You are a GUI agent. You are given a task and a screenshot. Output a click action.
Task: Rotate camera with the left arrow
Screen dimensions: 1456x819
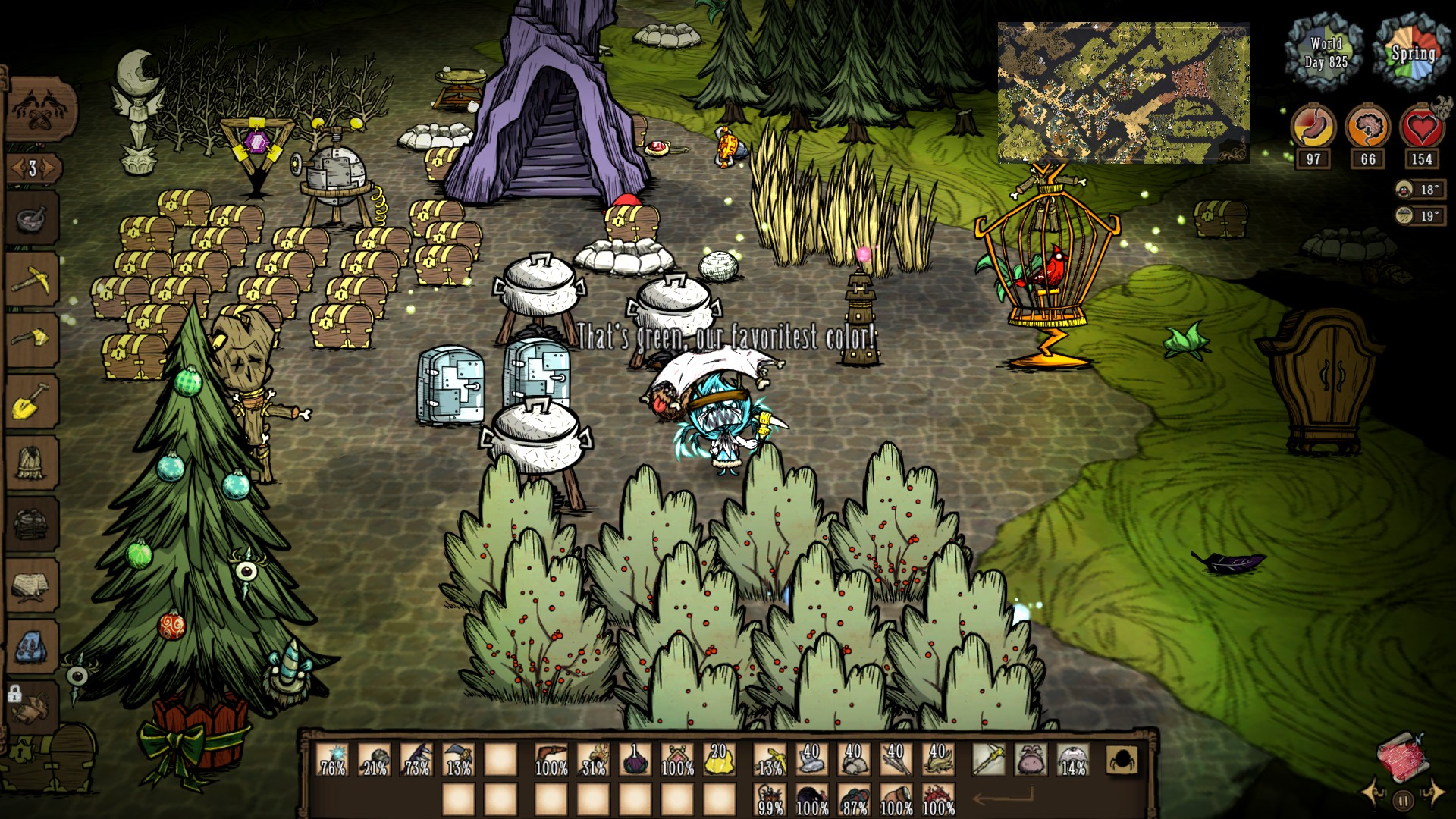click(x=1374, y=793)
